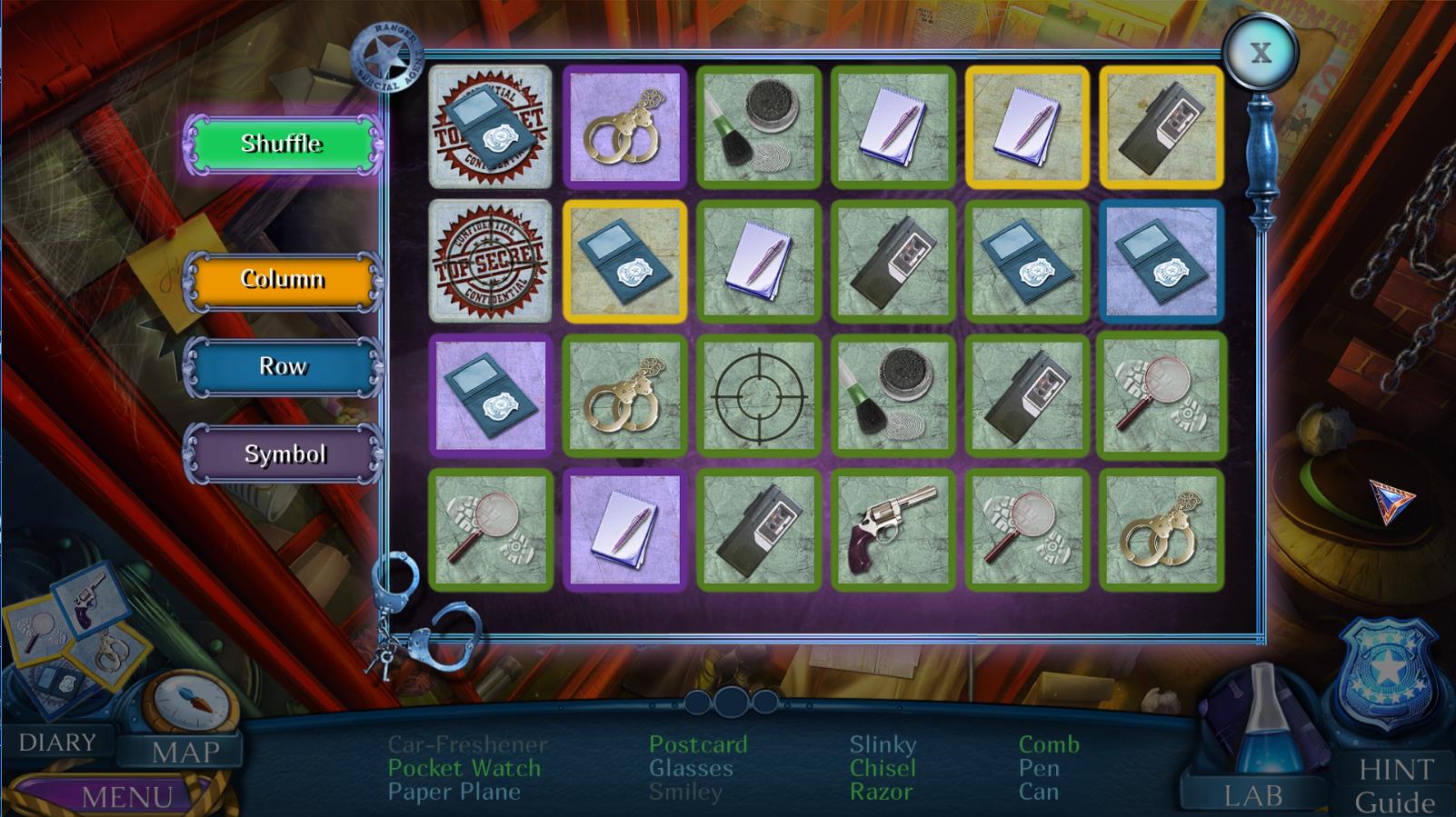The image size is (1456, 817).
Task: Pick the revolver tile
Action: pyautogui.click(x=893, y=530)
